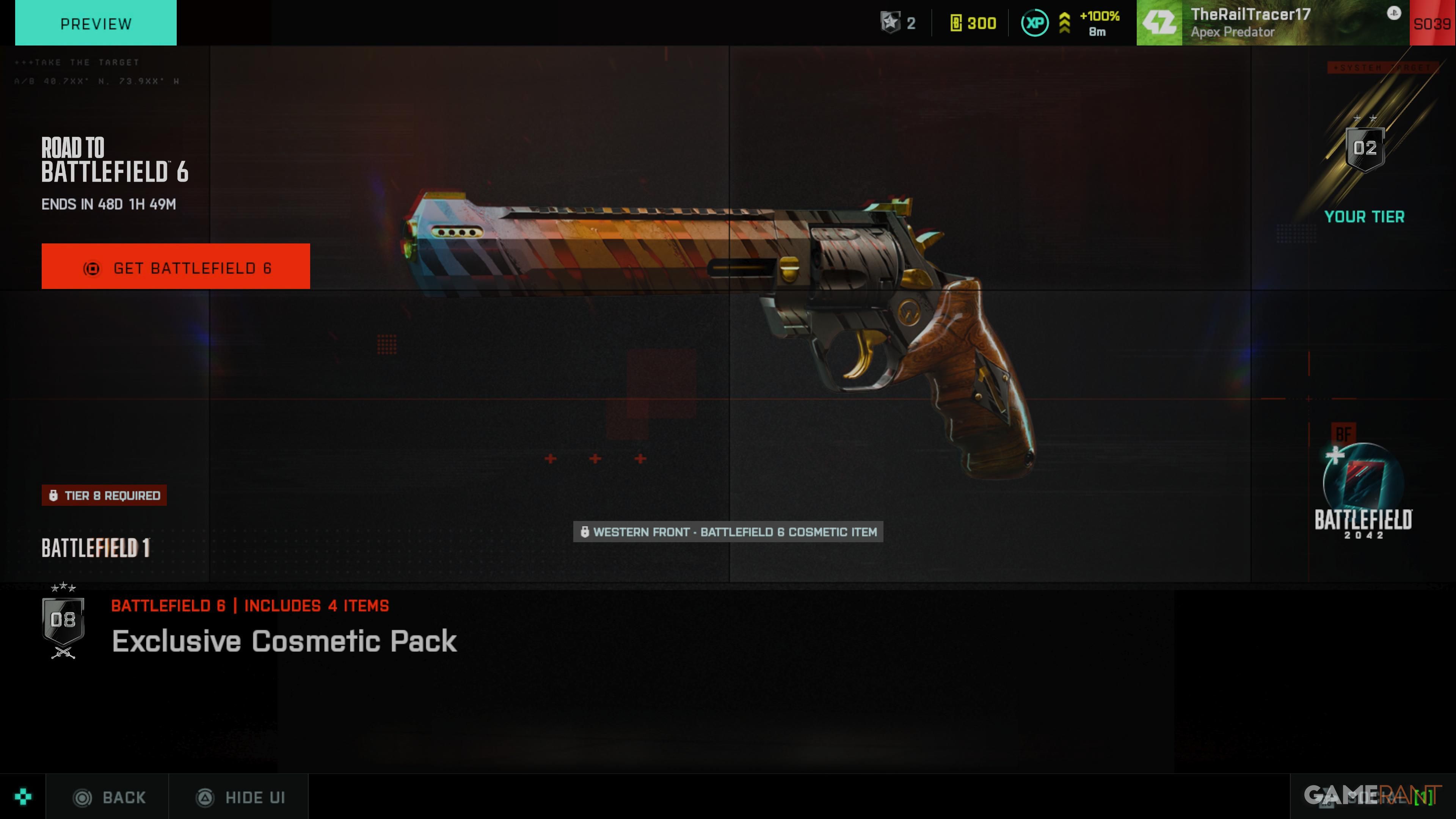1456x819 pixels.
Task: Click the teal d-pad icon
Action: point(23,797)
